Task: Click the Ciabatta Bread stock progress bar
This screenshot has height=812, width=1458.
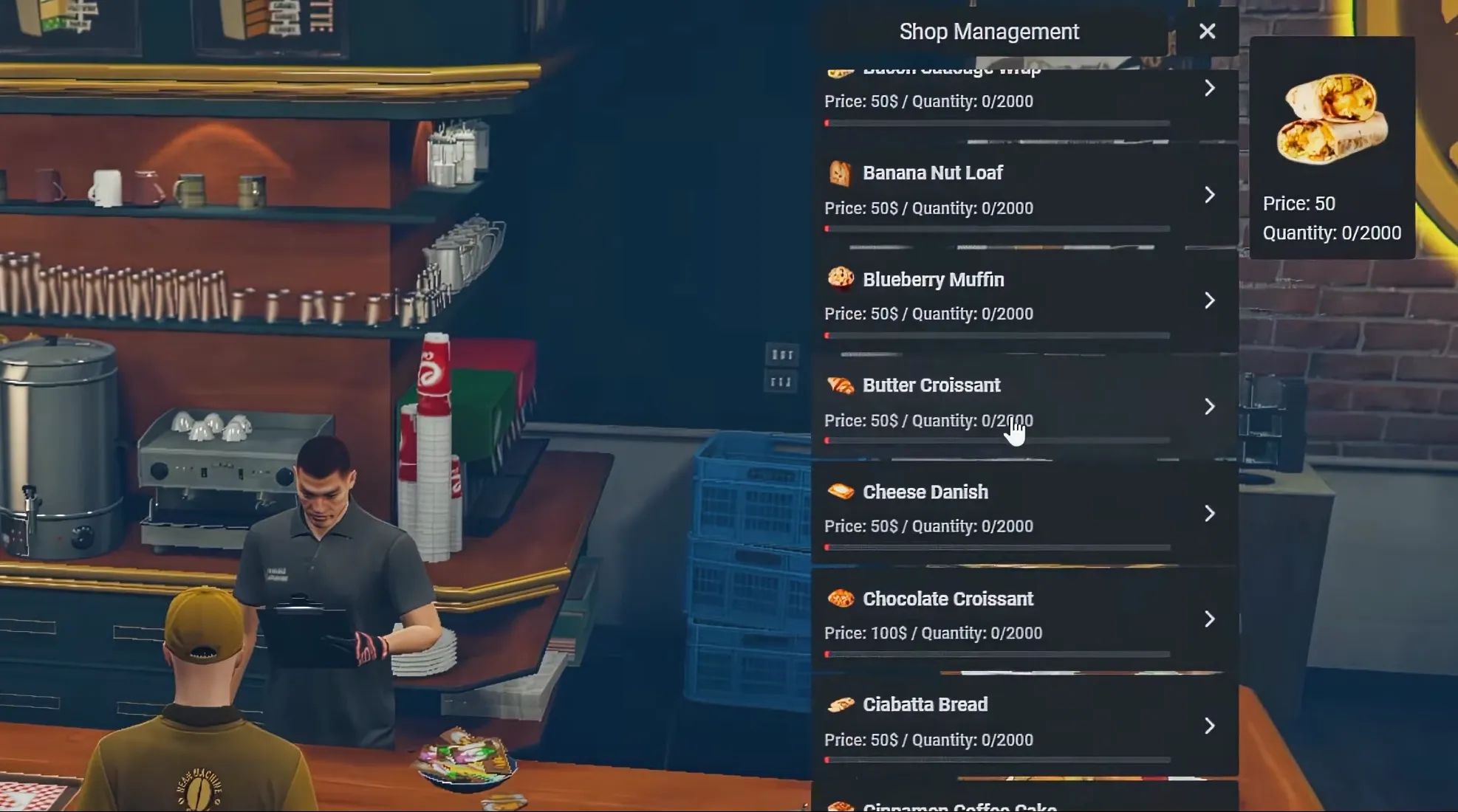Action: [997, 760]
